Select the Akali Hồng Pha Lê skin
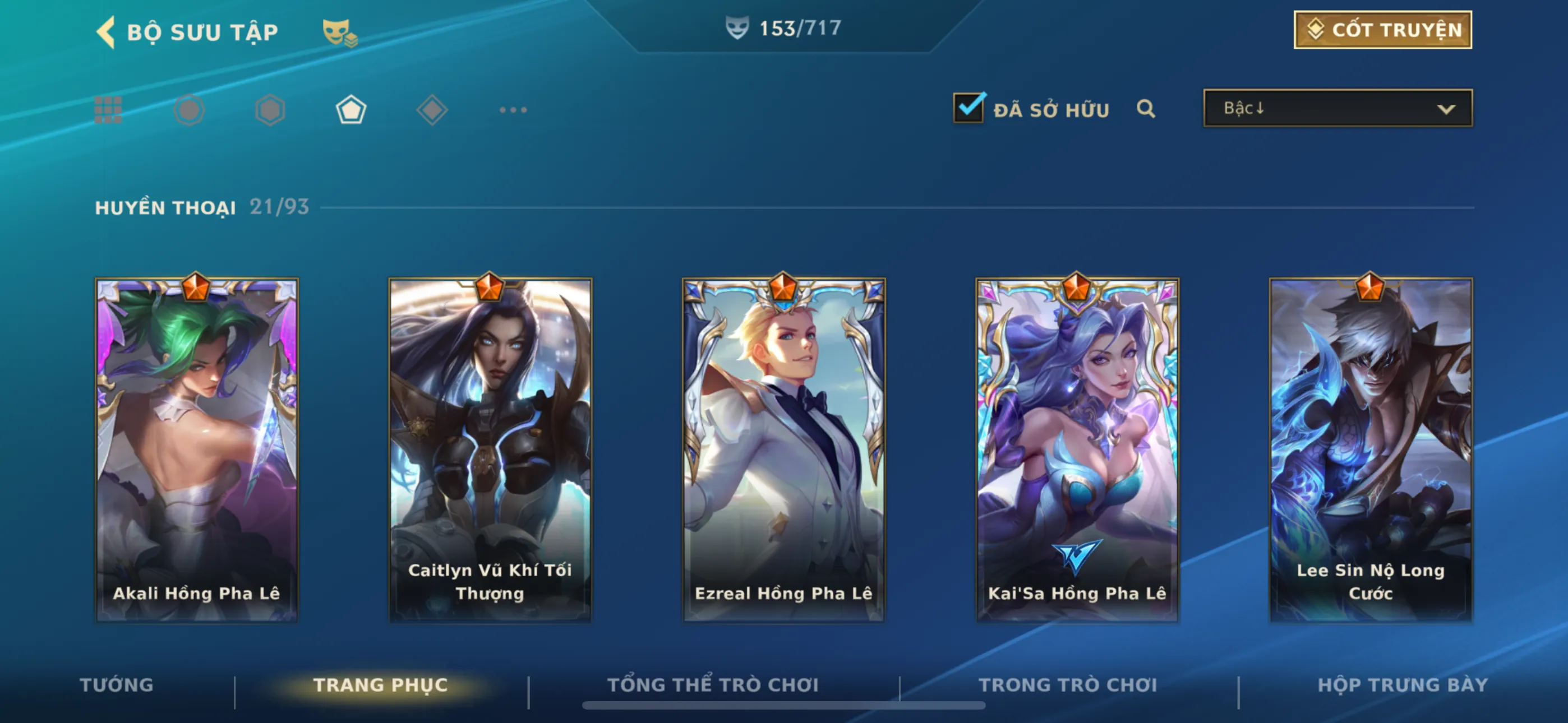 click(x=197, y=449)
